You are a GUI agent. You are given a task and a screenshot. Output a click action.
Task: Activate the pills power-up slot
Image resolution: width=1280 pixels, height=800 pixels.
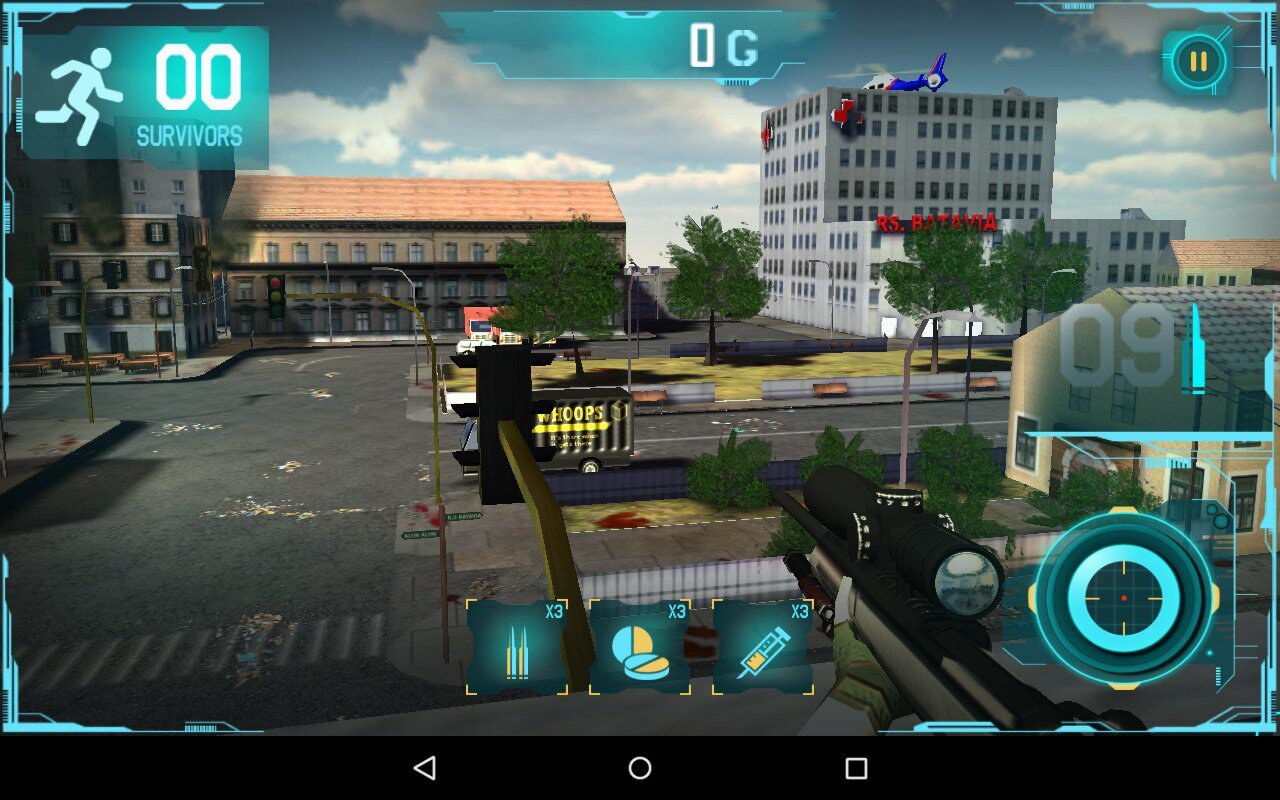point(640,647)
